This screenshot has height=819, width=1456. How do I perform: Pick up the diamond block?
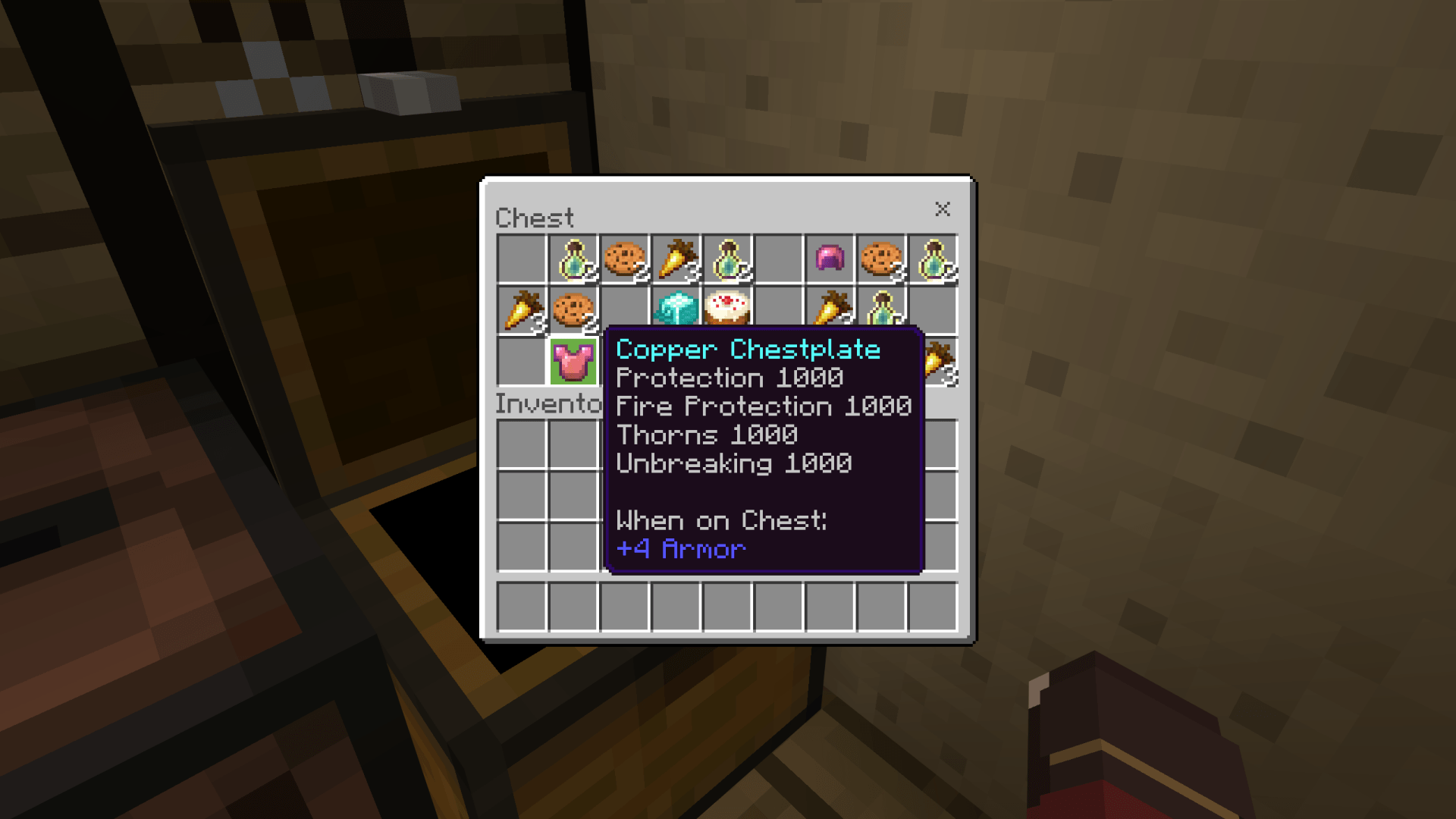tap(676, 309)
